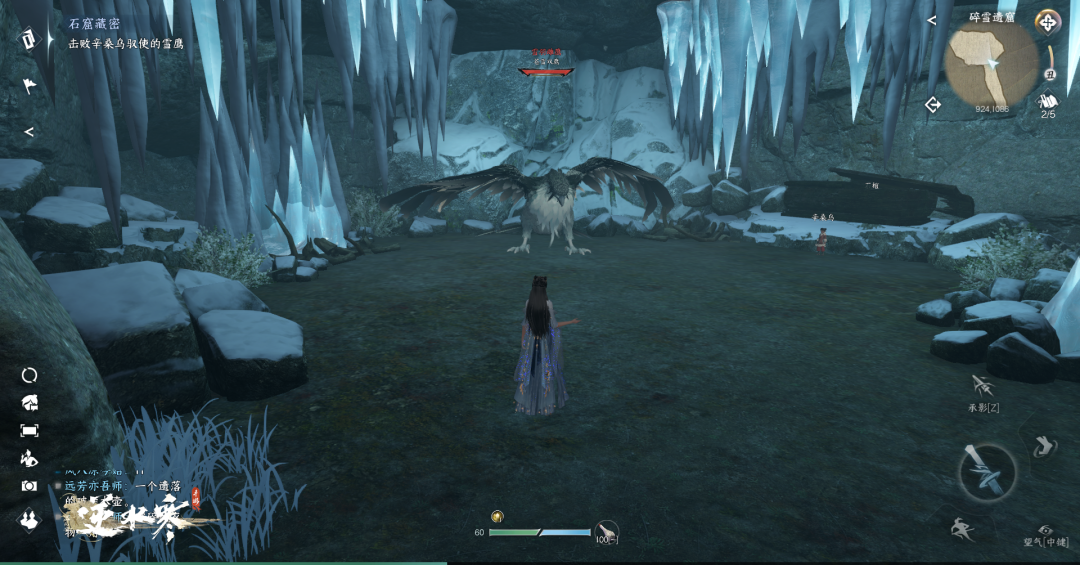Select the flag icon on the left edge

(x=29, y=86)
